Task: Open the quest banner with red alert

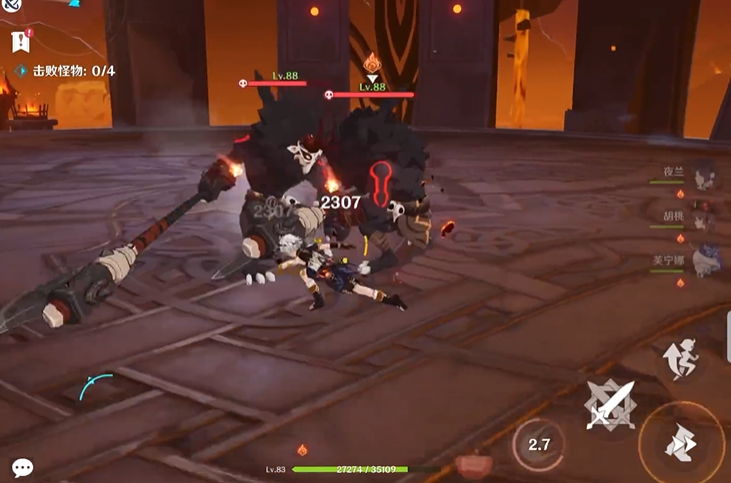Action: pyautogui.click(x=20, y=41)
